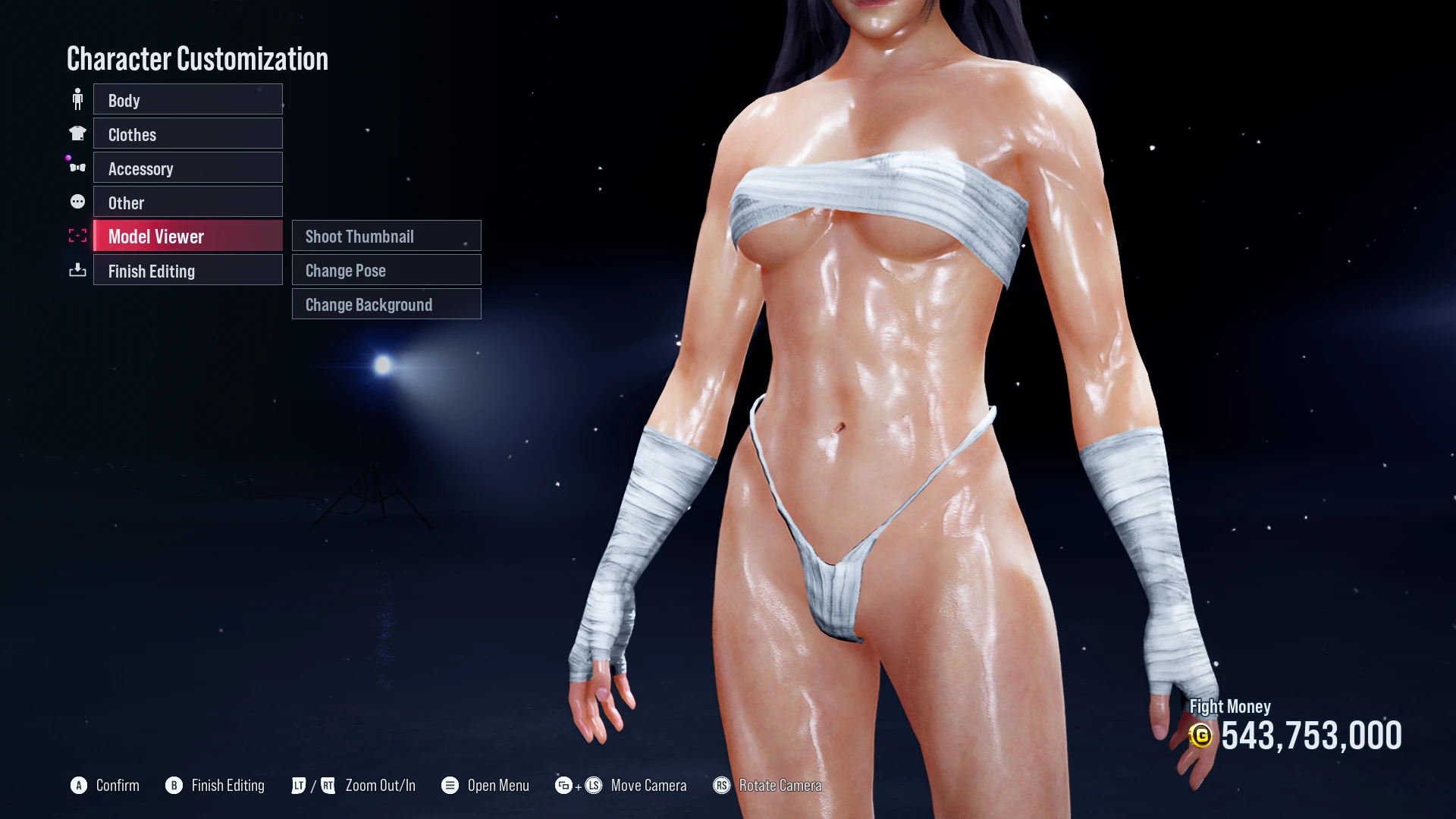Click the LB button icon beside Move Camera

tap(564, 786)
